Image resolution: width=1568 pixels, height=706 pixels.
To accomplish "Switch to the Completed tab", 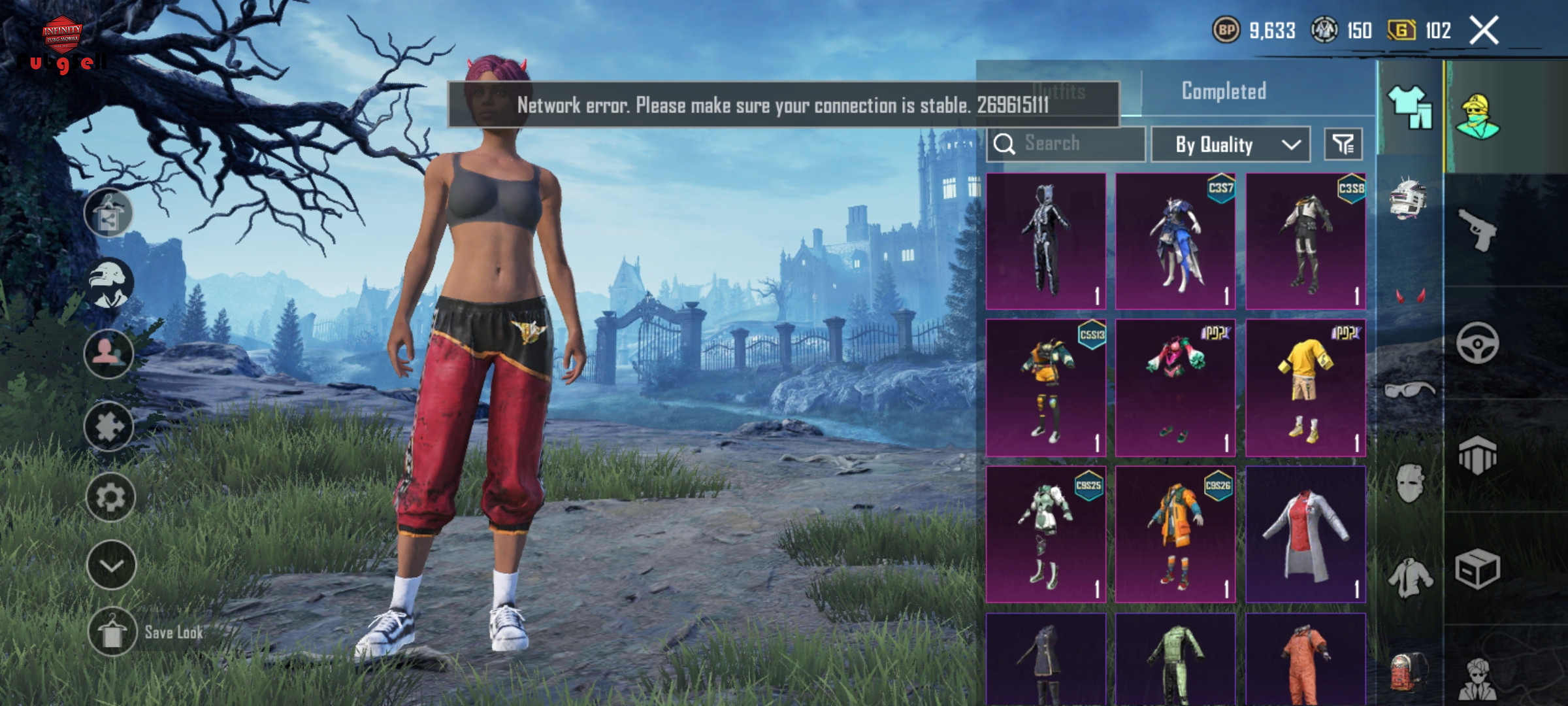I will 1224,91.
